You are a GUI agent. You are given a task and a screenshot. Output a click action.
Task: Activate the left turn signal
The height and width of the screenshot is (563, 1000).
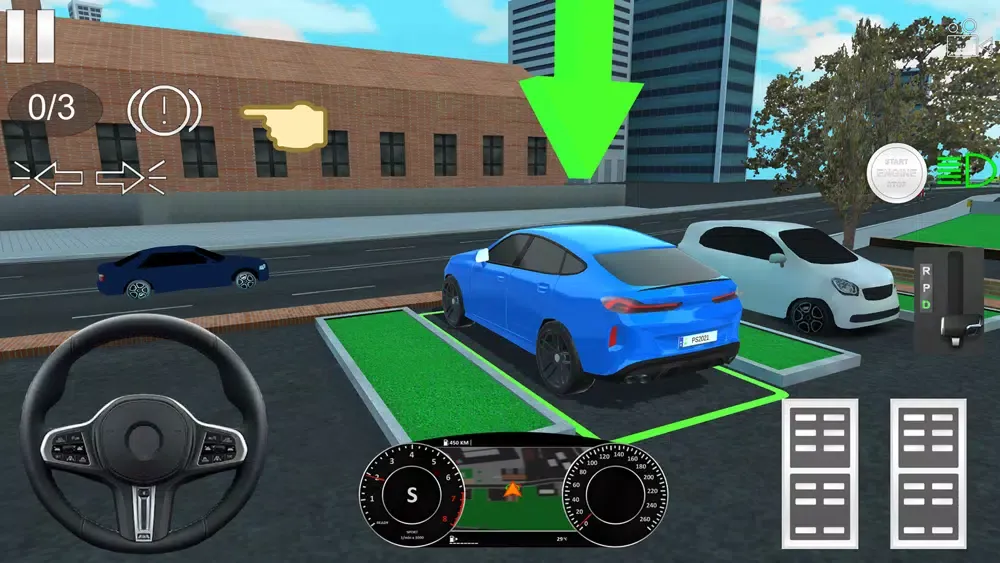click(x=48, y=177)
